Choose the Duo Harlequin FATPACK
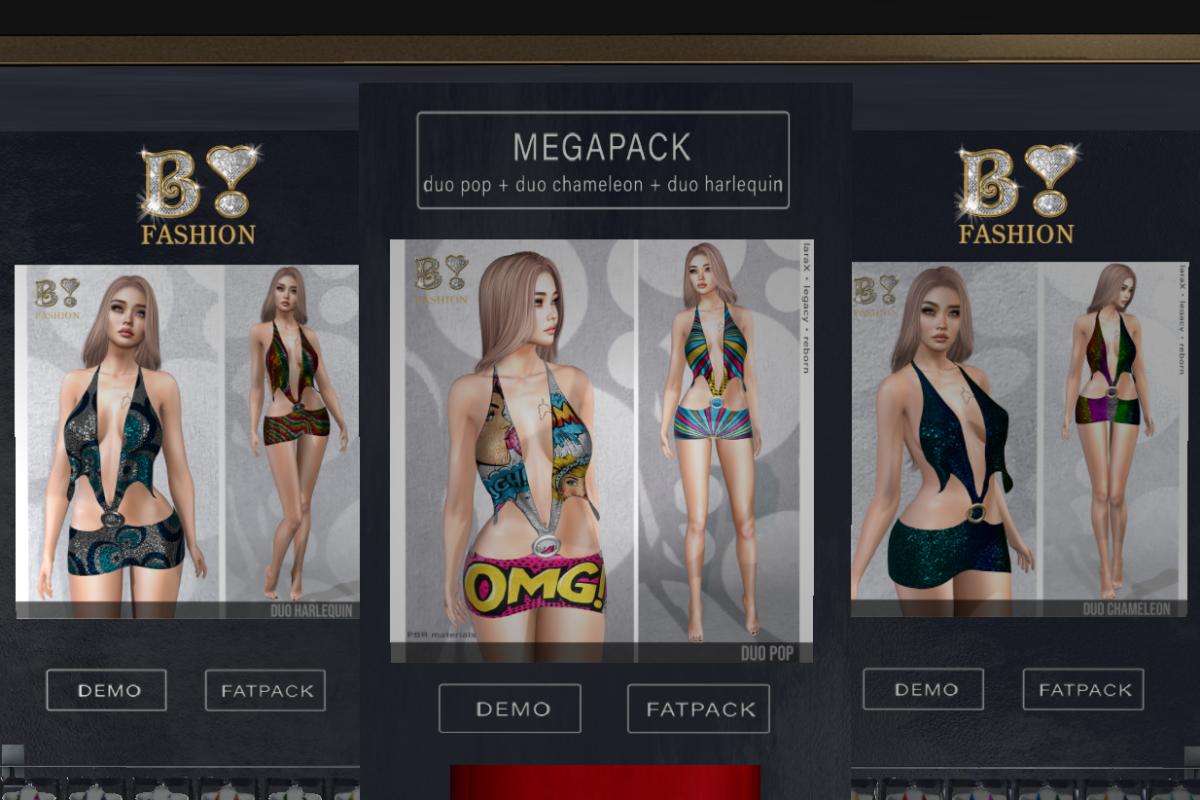 tap(265, 690)
